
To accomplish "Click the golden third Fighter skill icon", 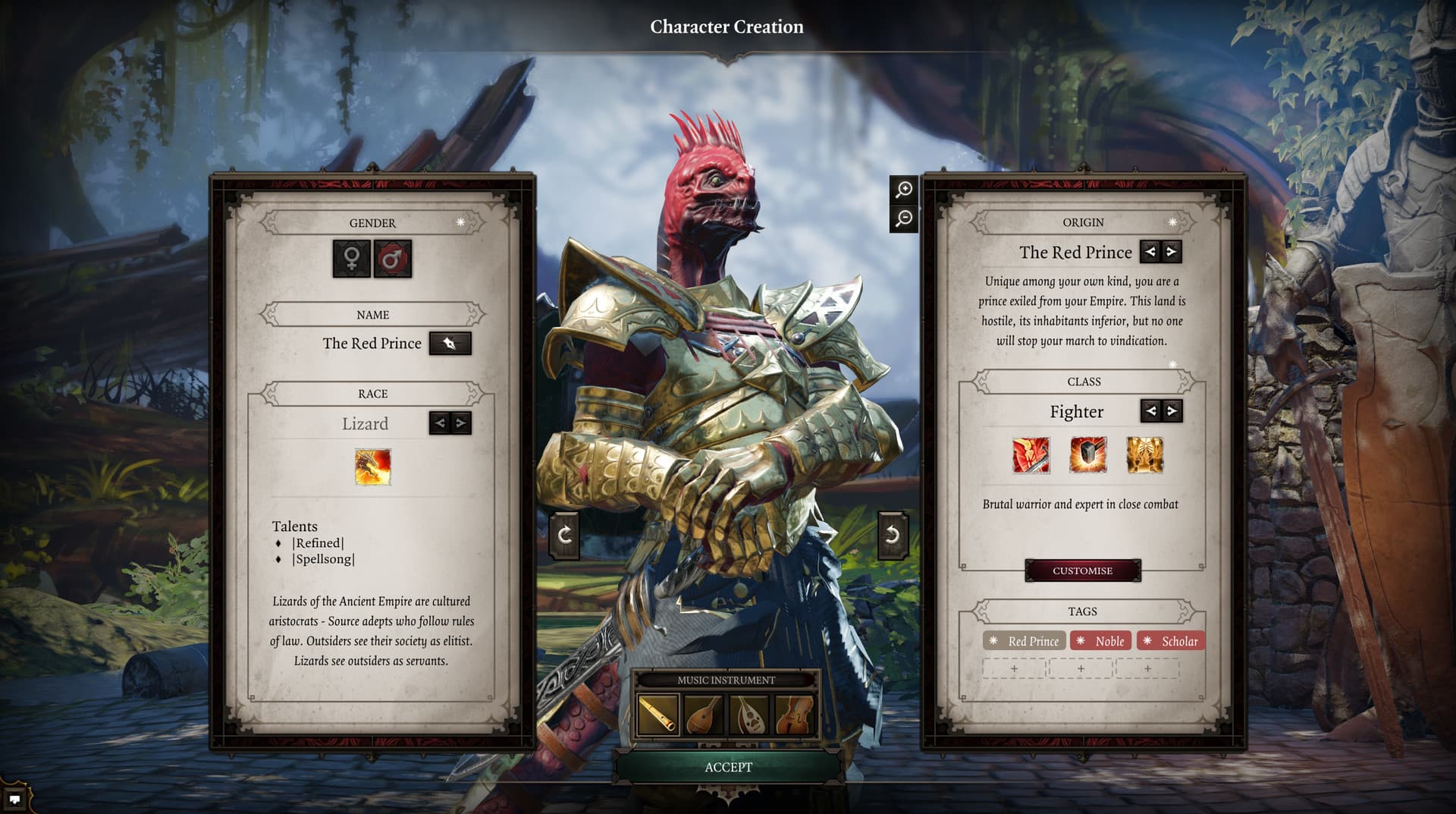I will (x=1146, y=456).
